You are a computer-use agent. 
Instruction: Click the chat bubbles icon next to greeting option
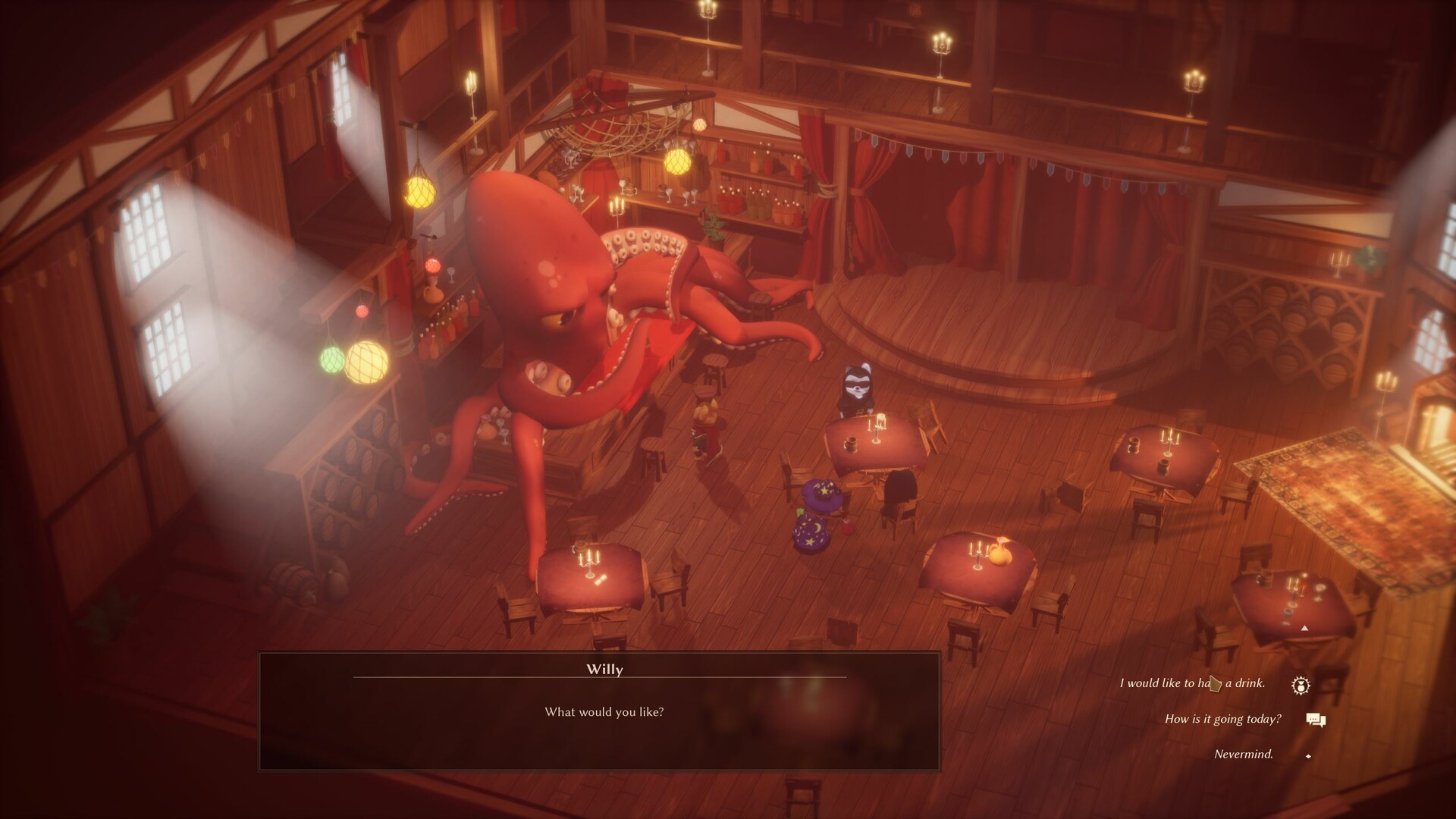(1316, 720)
